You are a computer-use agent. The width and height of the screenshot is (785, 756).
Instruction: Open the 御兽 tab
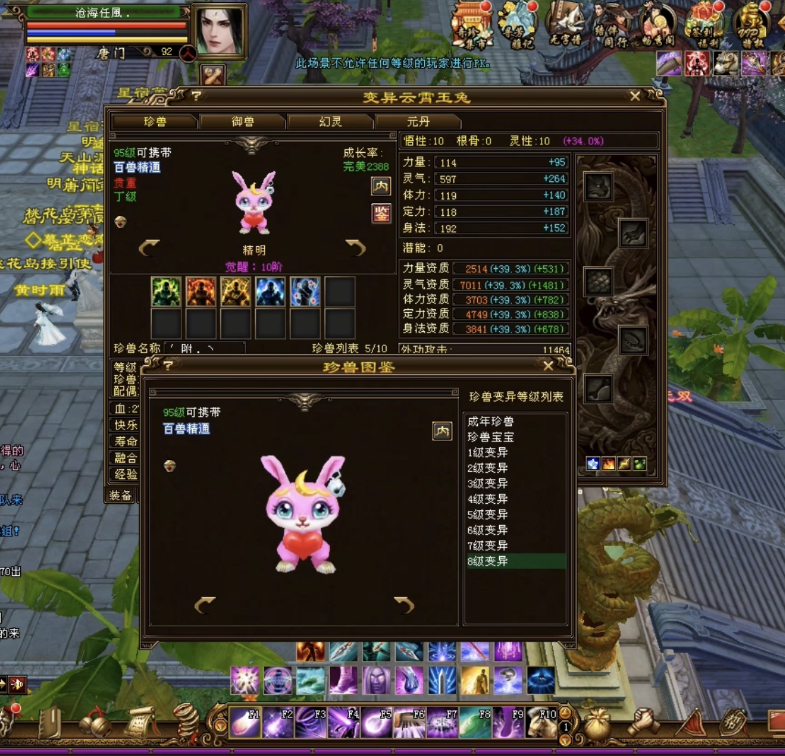pyautogui.click(x=241, y=121)
